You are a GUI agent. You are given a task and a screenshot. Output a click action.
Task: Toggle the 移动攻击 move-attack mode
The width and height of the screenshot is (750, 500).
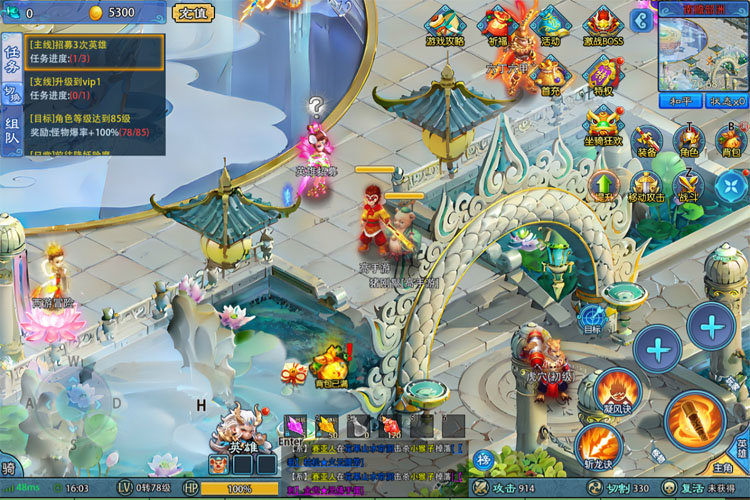tap(646, 186)
